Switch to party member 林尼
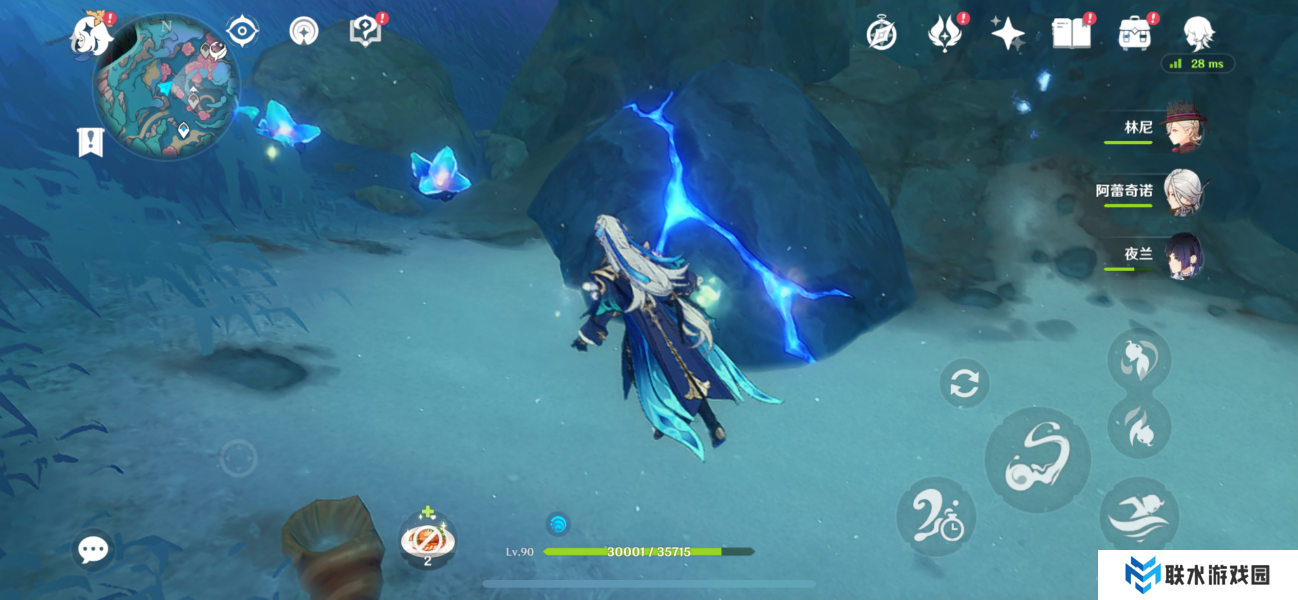The image size is (1298, 600). (x=1185, y=128)
